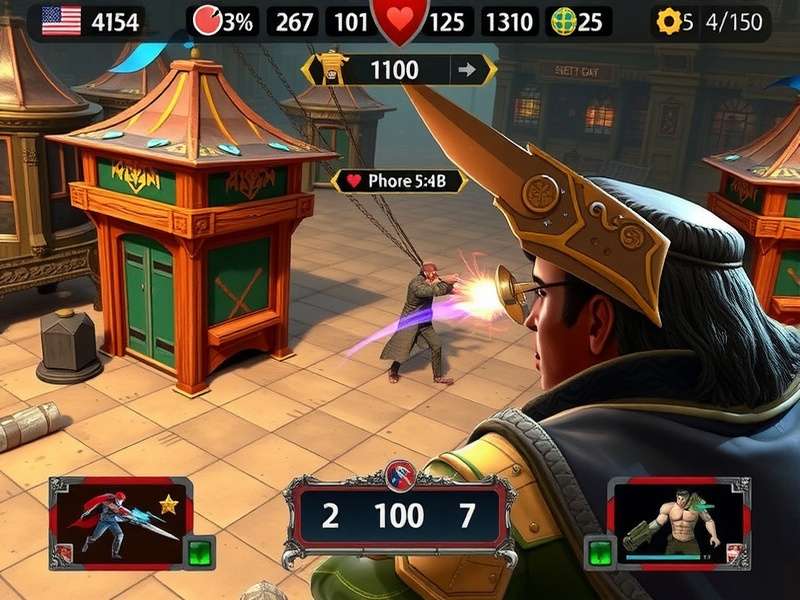Open the gear settings icon
The image size is (800, 600).
[668, 21]
